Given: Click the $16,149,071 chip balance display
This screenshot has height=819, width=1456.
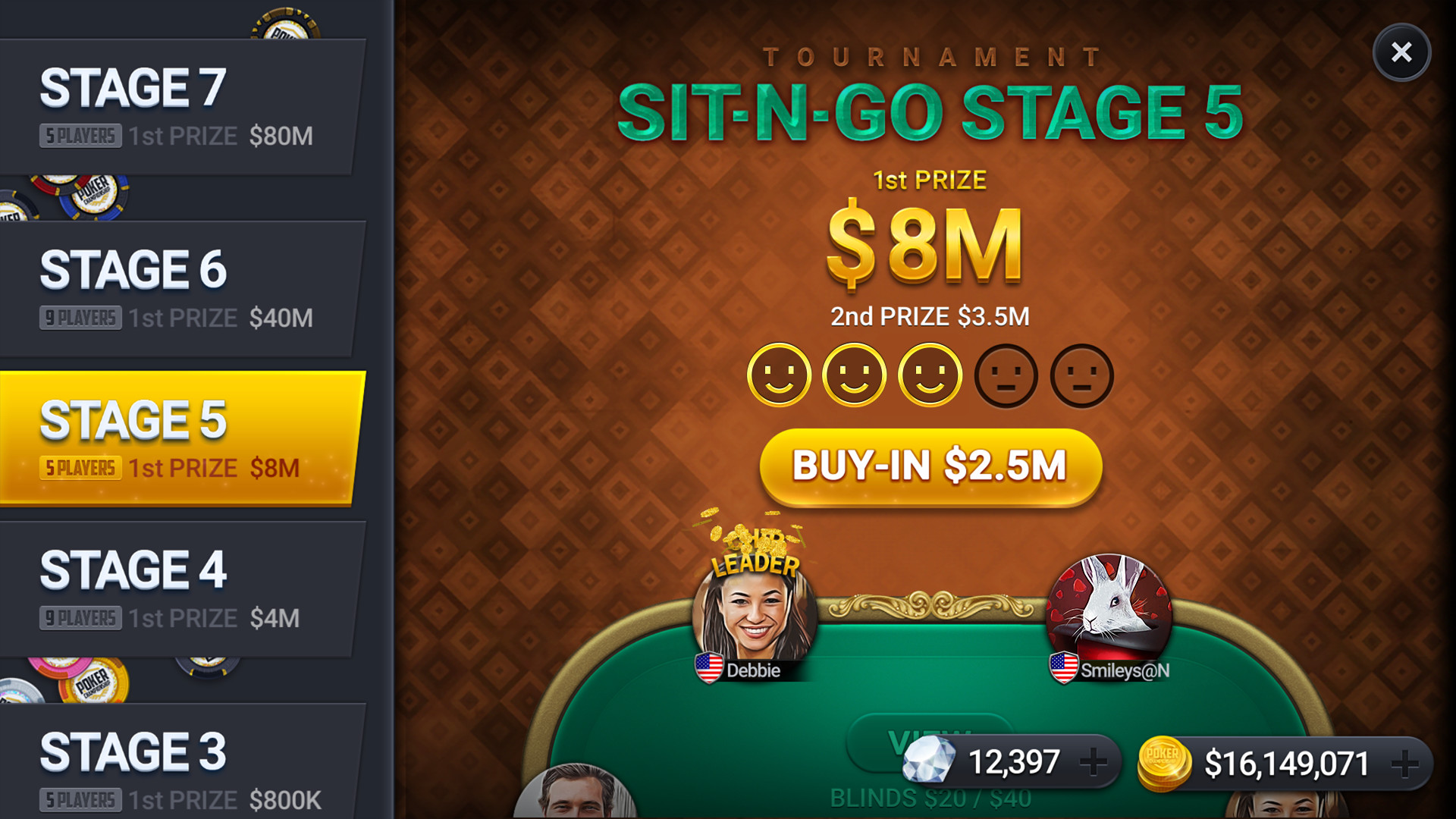Looking at the screenshot, I should click(1285, 762).
